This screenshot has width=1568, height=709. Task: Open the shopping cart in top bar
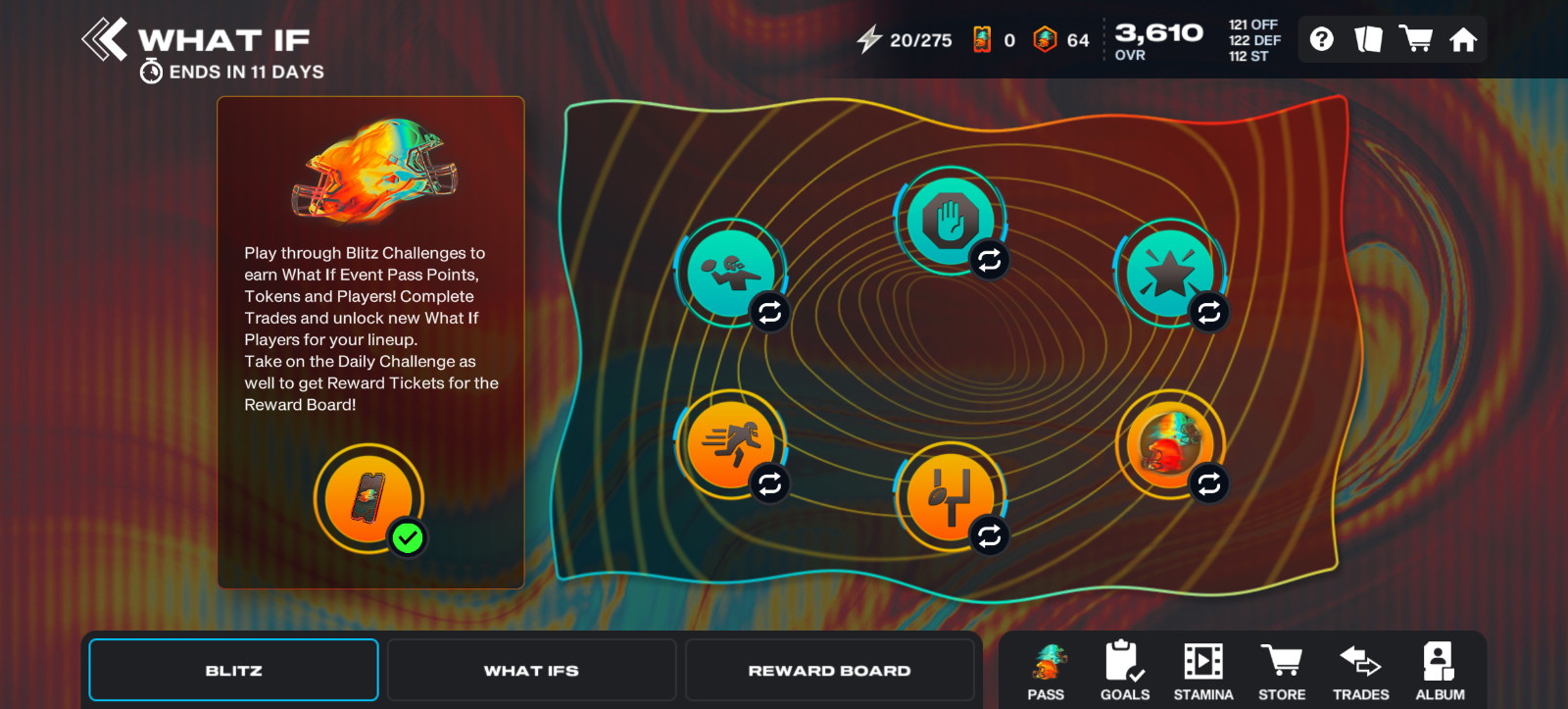pos(1416,39)
